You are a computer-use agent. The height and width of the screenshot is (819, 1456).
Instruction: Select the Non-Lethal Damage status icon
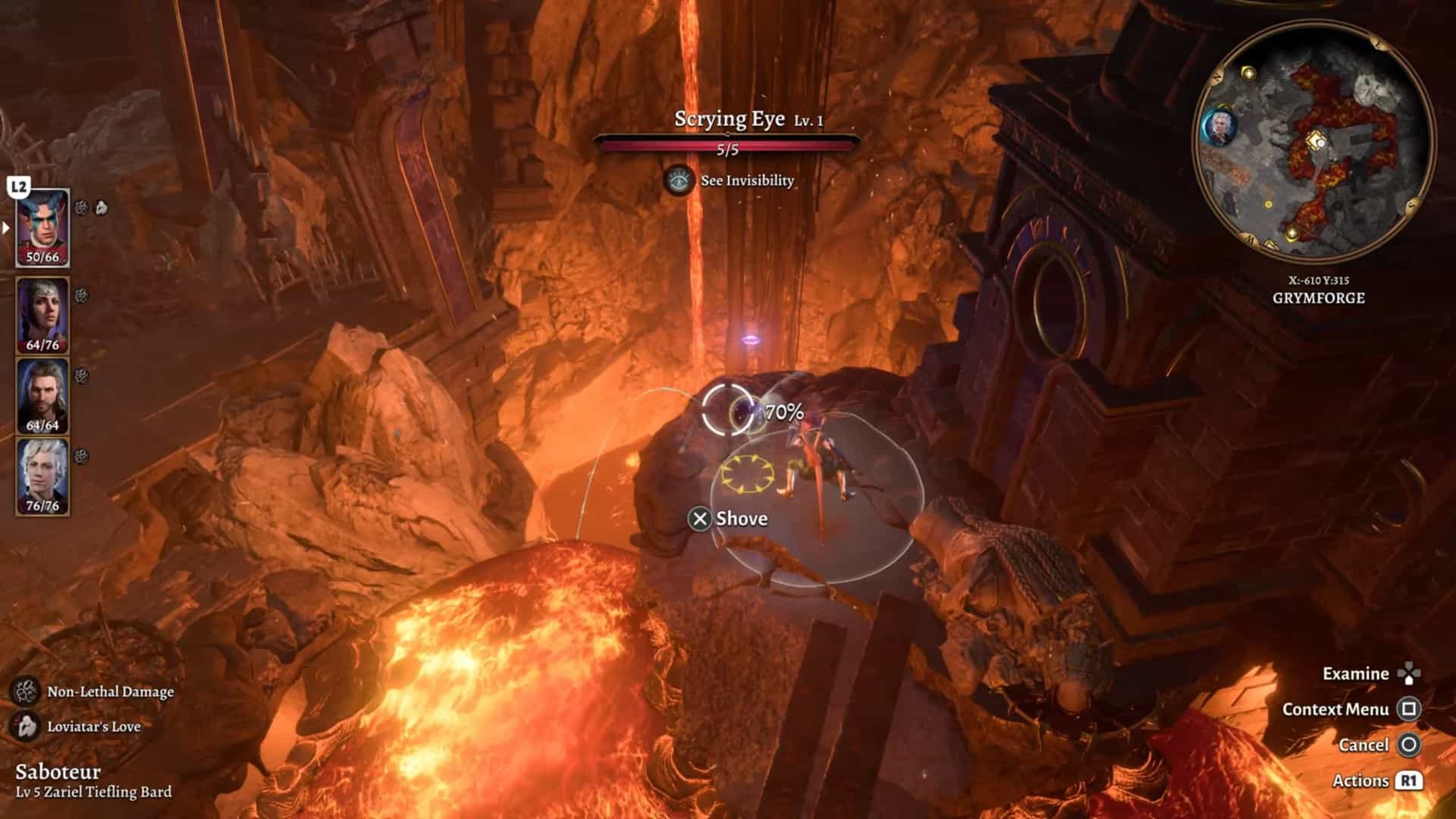27,692
